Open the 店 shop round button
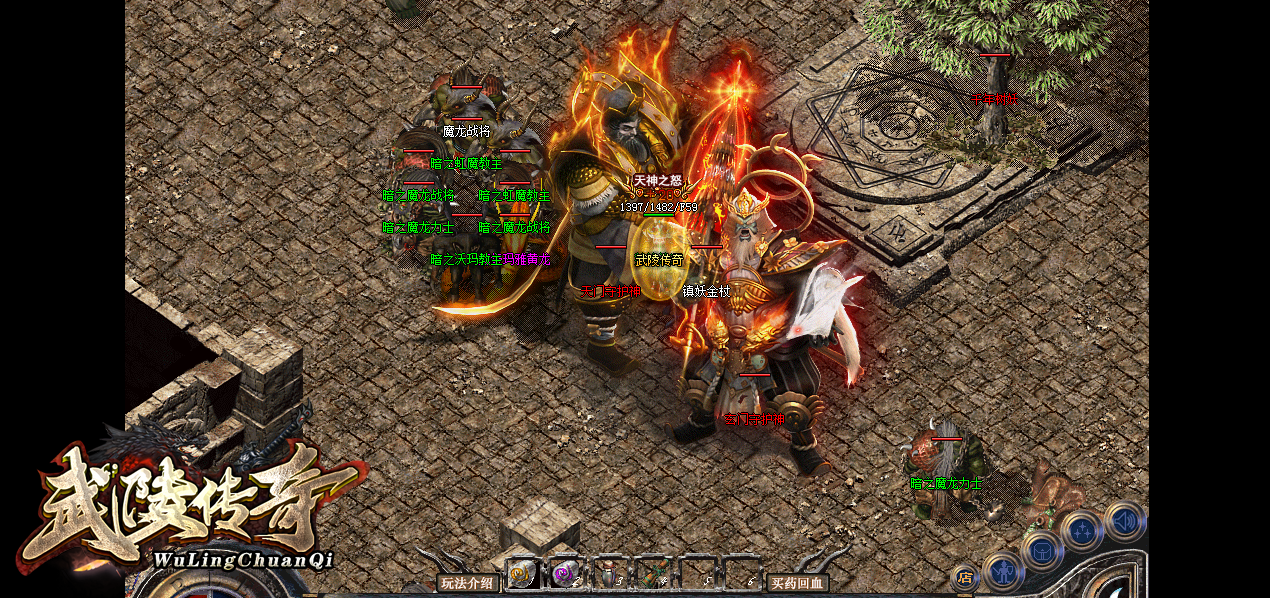The height and width of the screenshot is (598, 1270). pos(965,577)
